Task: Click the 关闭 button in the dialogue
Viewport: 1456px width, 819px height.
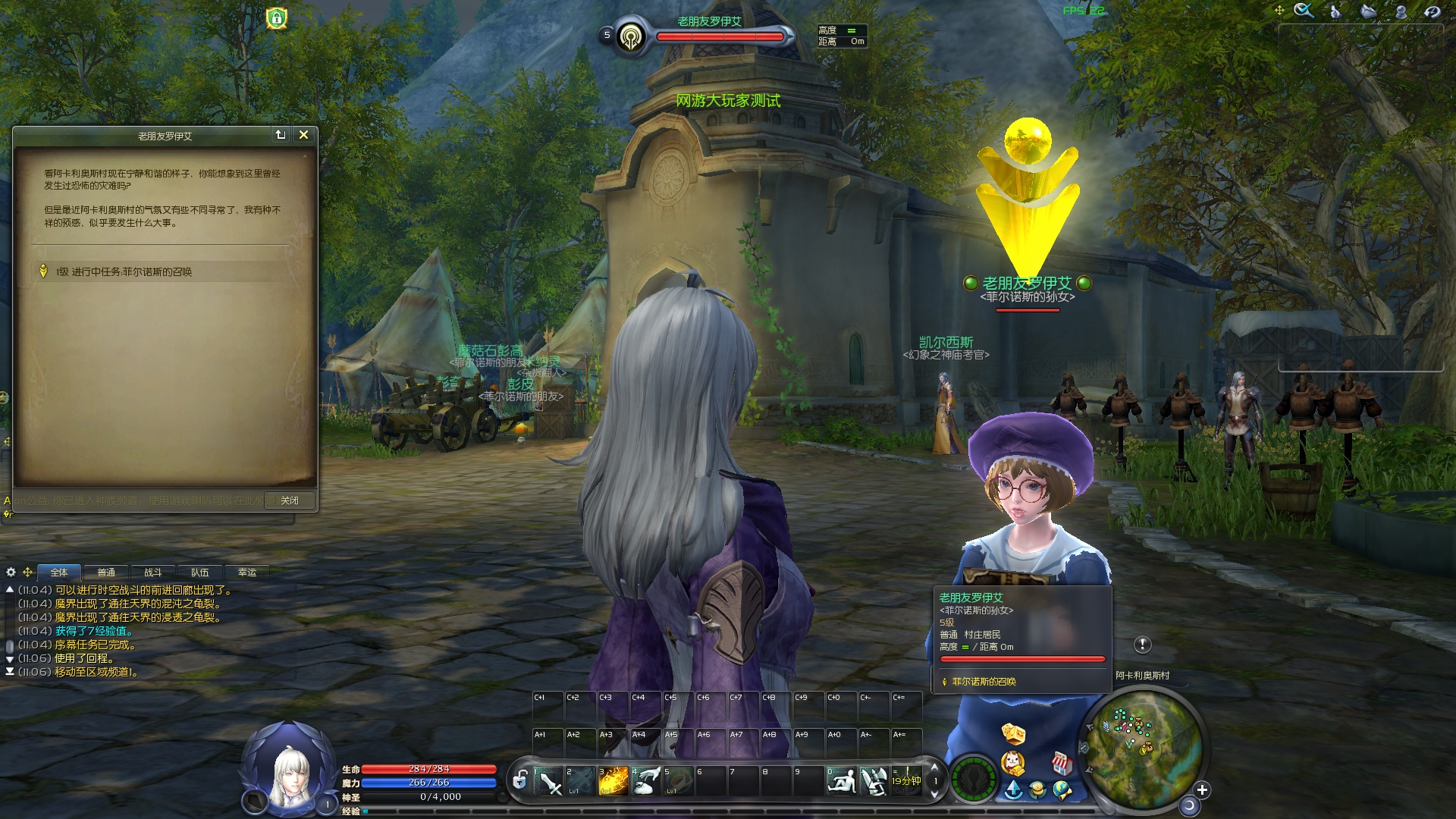Action: pyautogui.click(x=289, y=500)
